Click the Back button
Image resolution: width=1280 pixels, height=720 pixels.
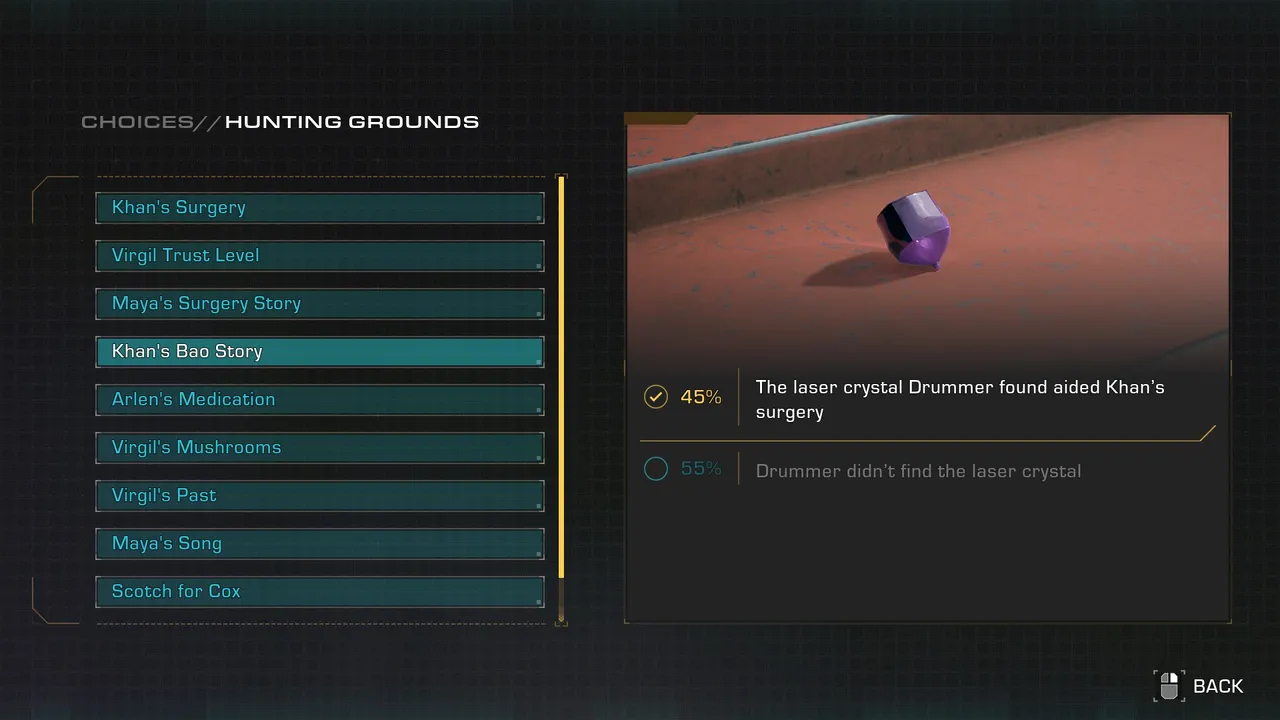(1200, 686)
